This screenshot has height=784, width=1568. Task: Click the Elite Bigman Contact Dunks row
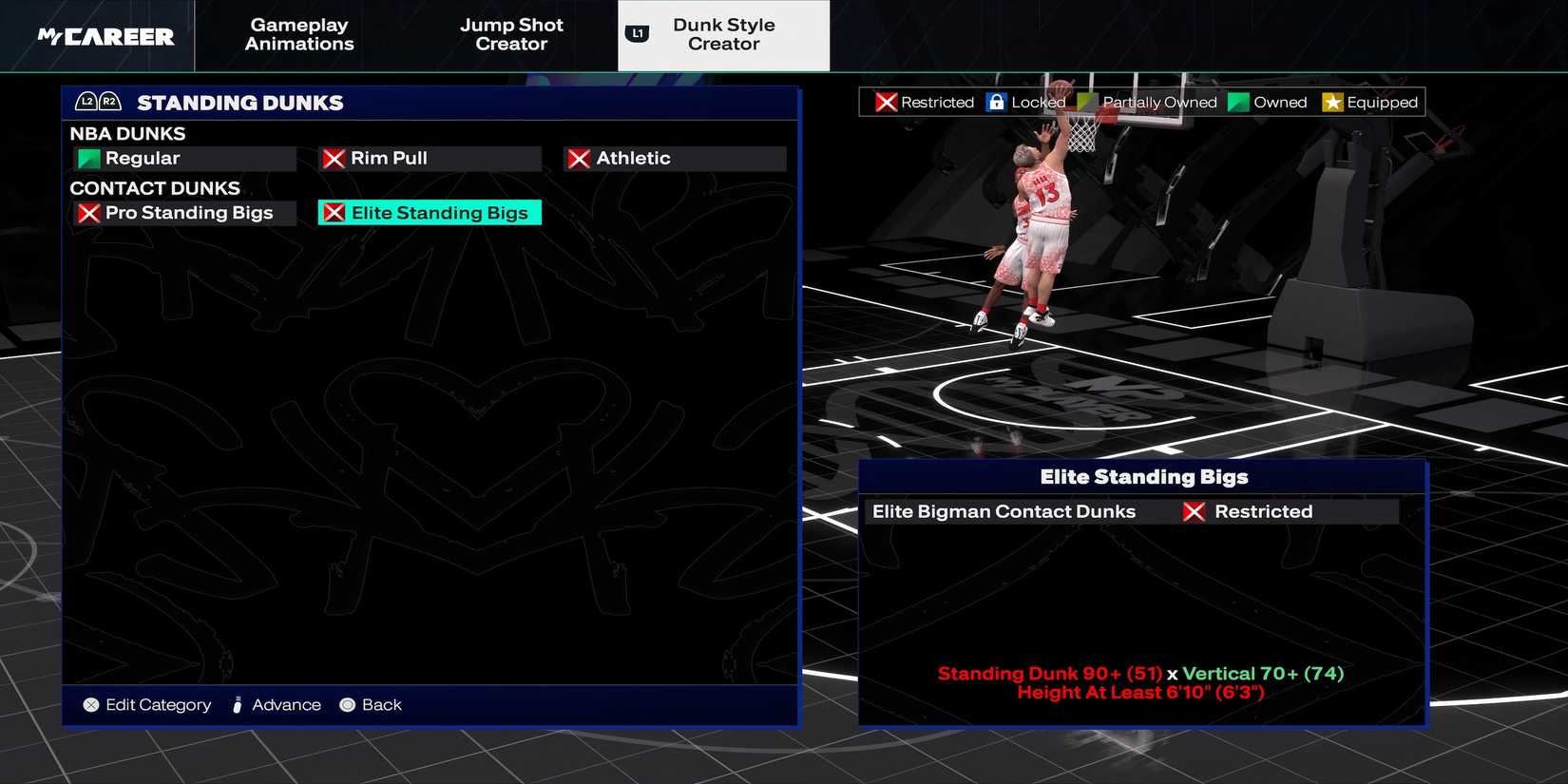click(x=1003, y=511)
